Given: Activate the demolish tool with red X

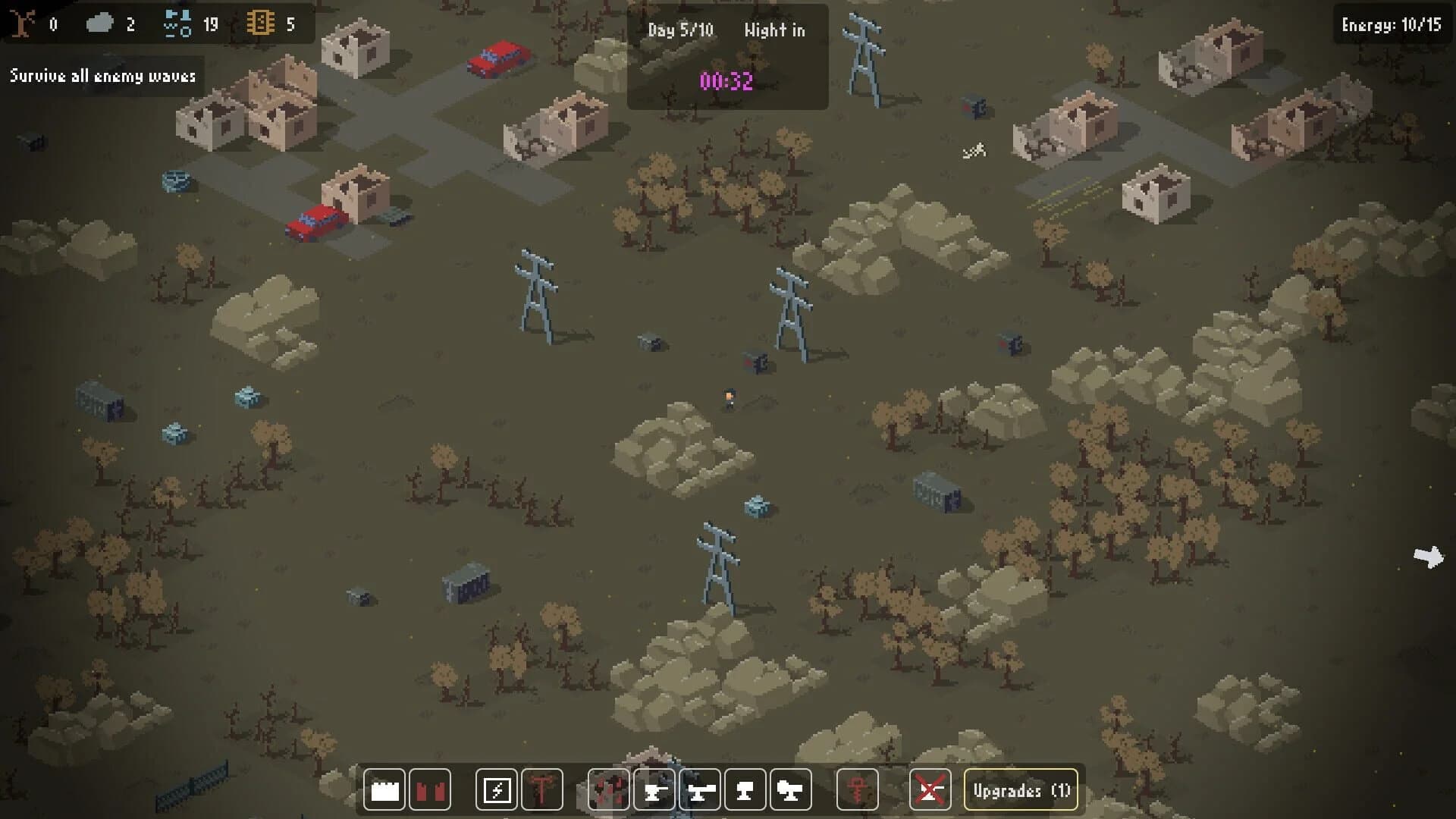Looking at the screenshot, I should (931, 789).
